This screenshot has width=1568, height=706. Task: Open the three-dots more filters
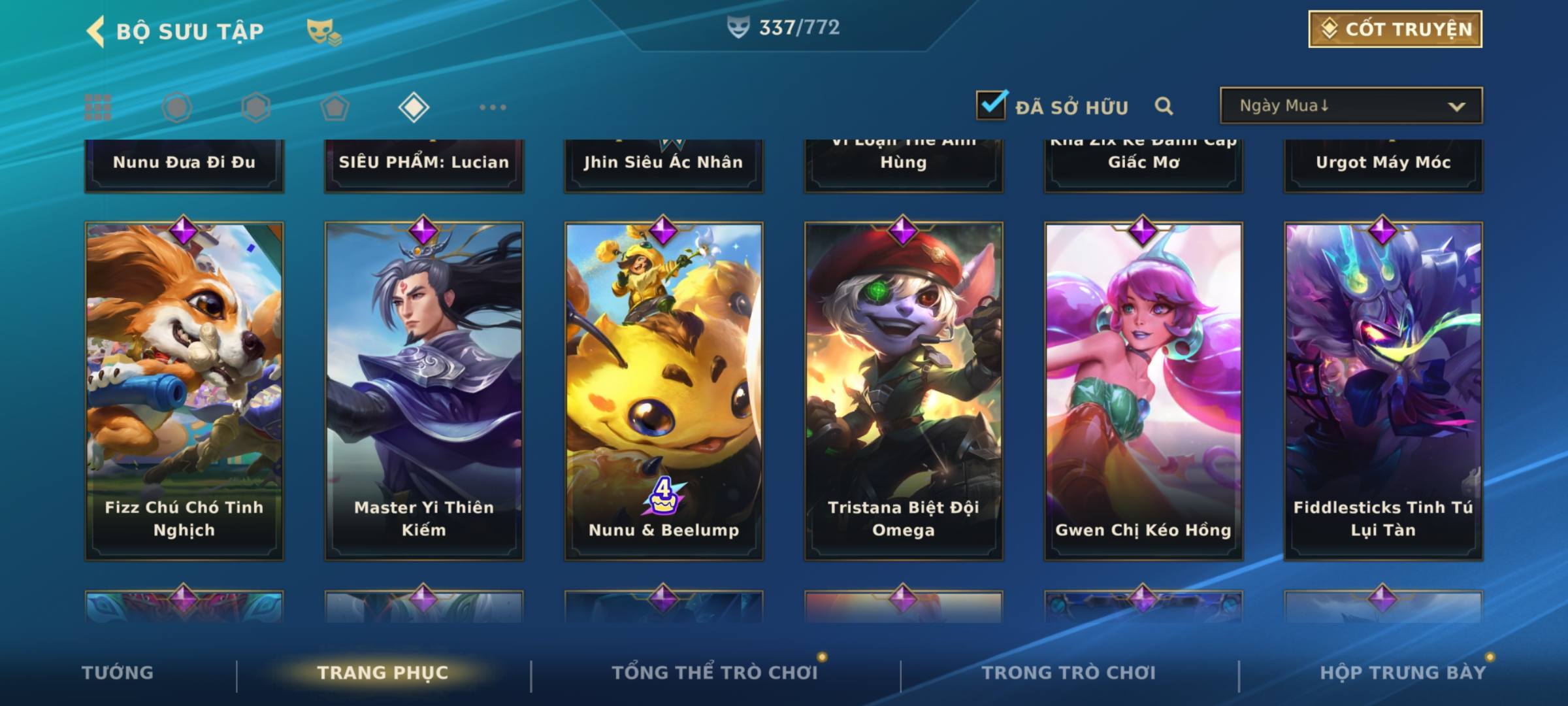(493, 107)
